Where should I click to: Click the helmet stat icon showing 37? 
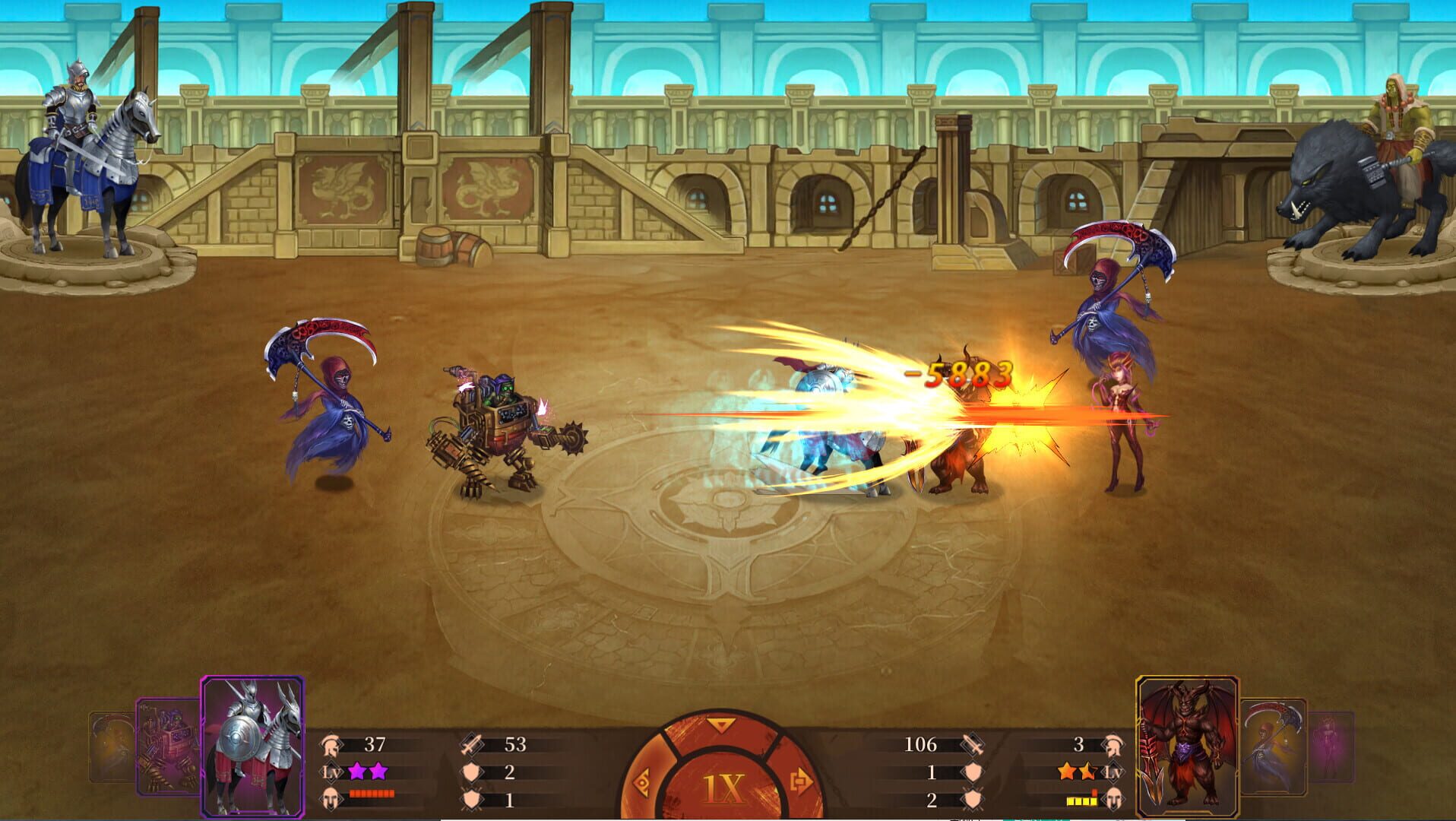[332, 745]
